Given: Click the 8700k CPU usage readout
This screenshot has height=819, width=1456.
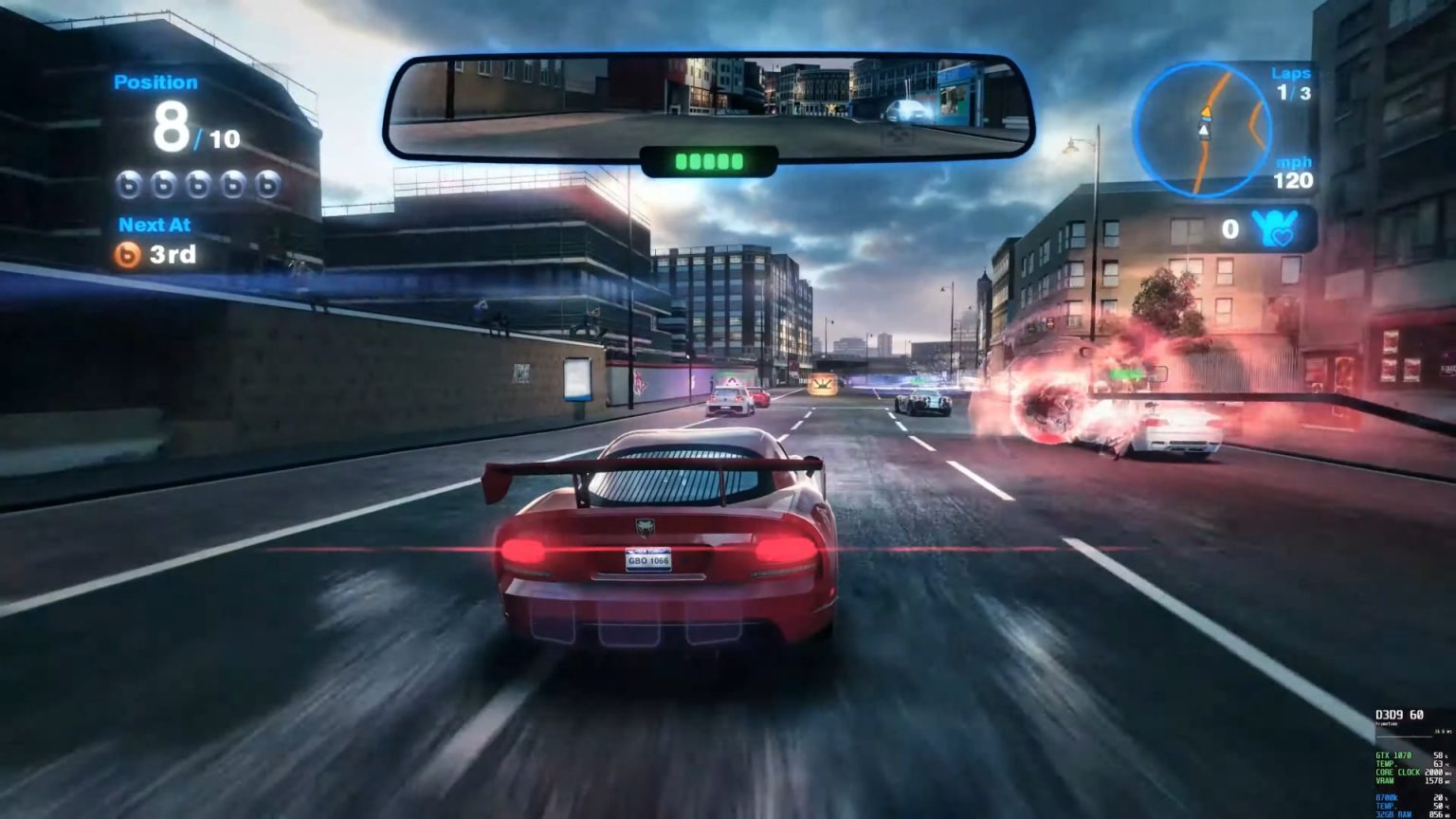Looking at the screenshot, I should pyautogui.click(x=1388, y=796).
